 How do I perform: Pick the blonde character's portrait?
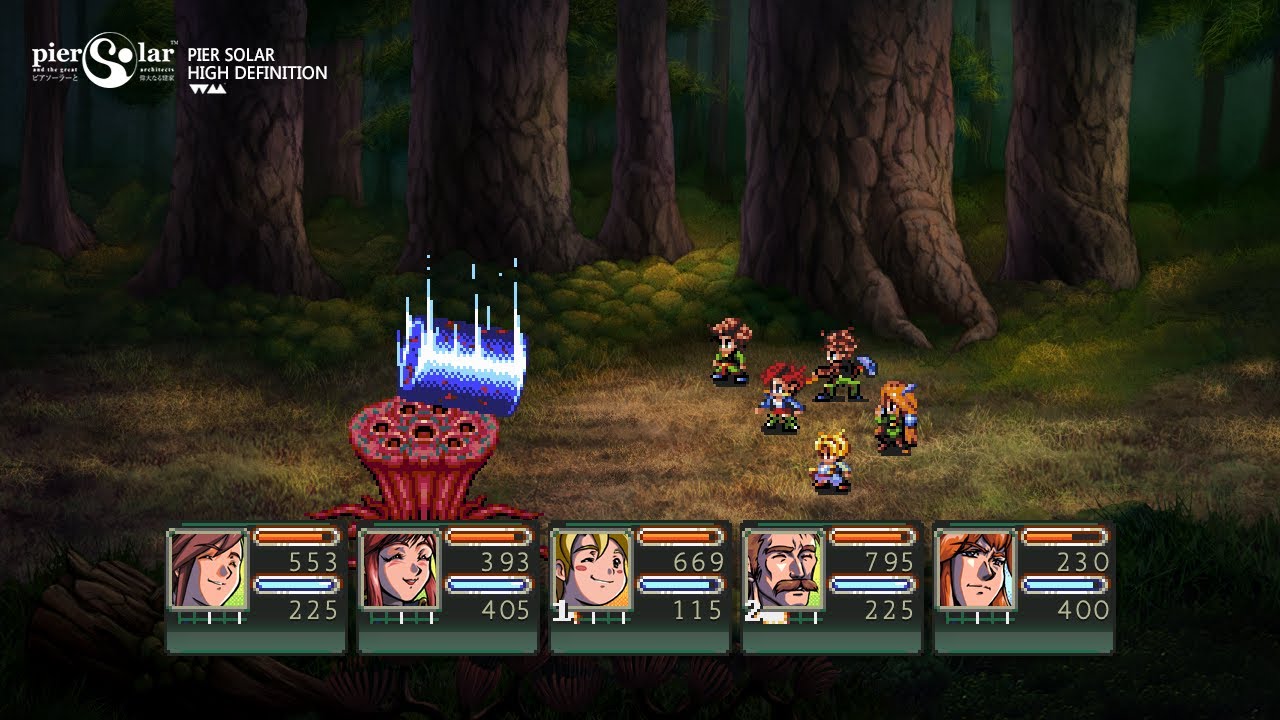[591, 569]
